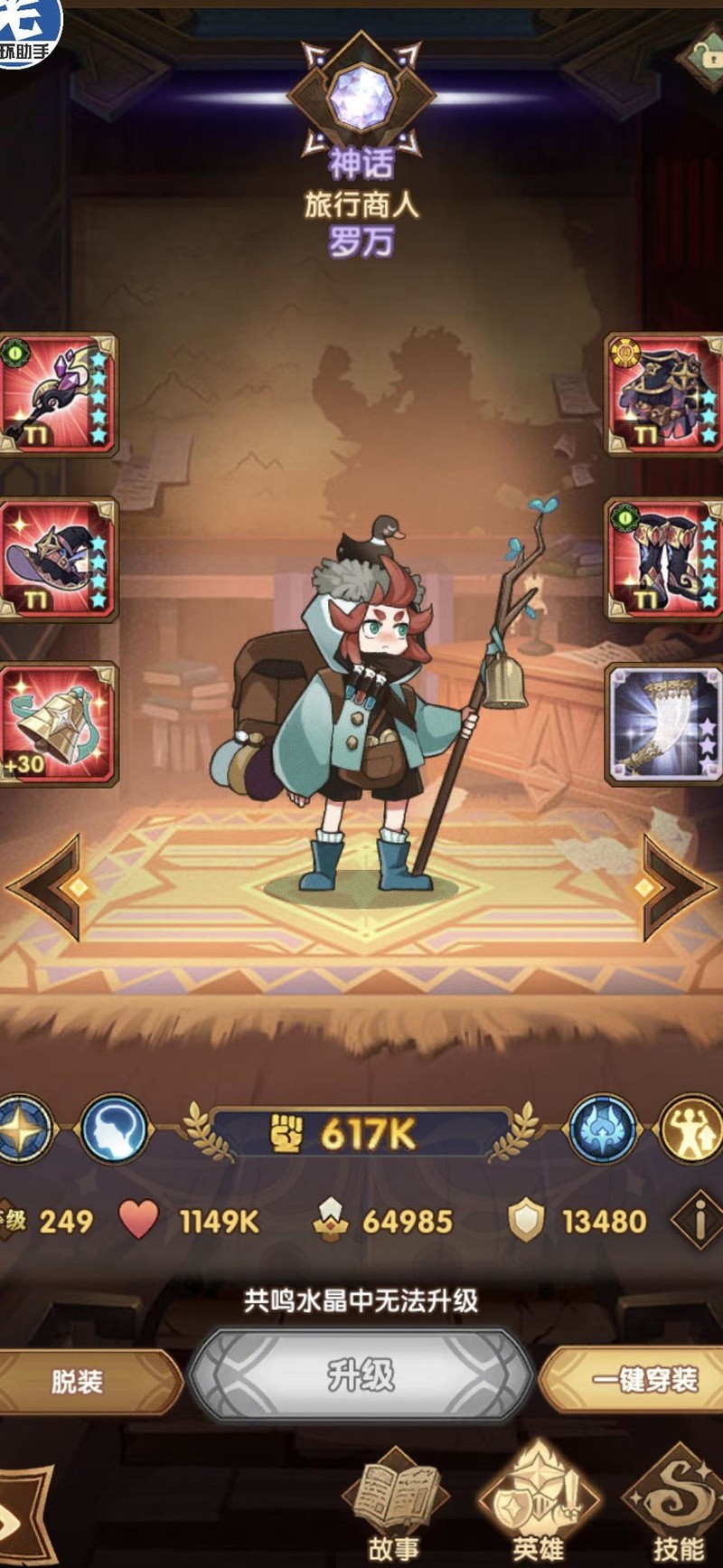Switch to the next hero

tap(673, 886)
